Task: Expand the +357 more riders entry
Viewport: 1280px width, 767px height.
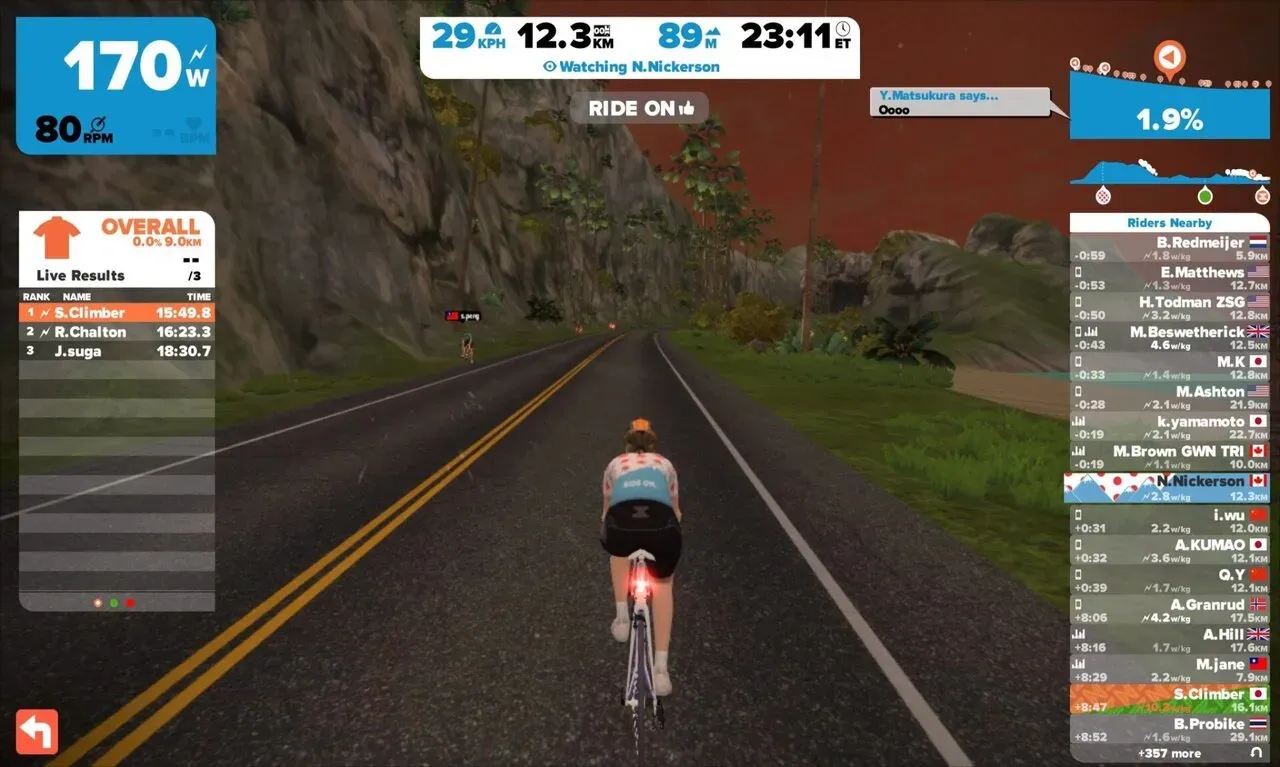Action: (x=1169, y=754)
